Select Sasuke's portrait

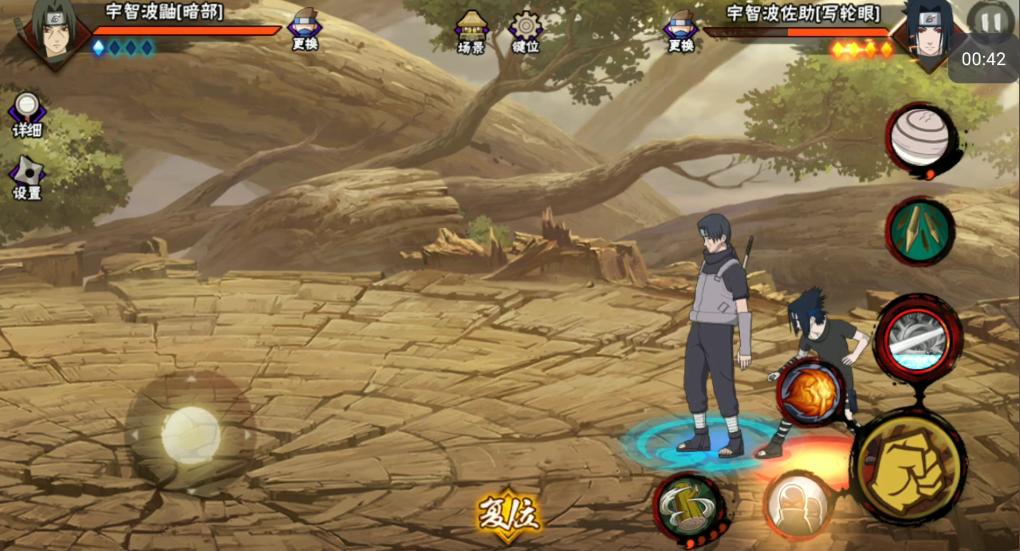click(927, 32)
